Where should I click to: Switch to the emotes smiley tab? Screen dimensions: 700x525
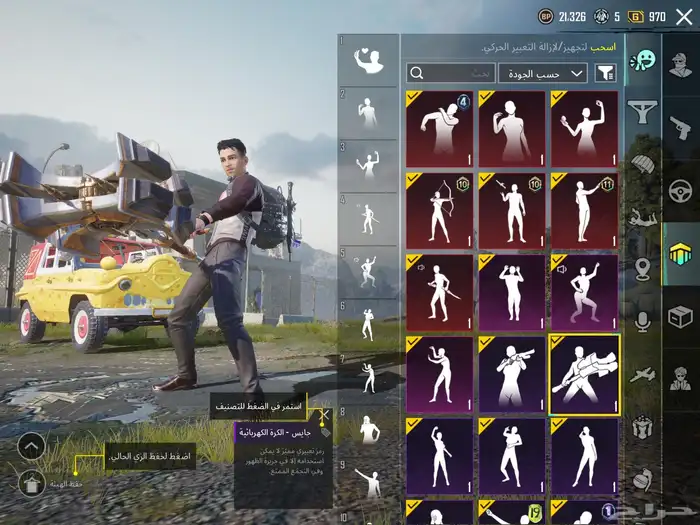(642, 61)
